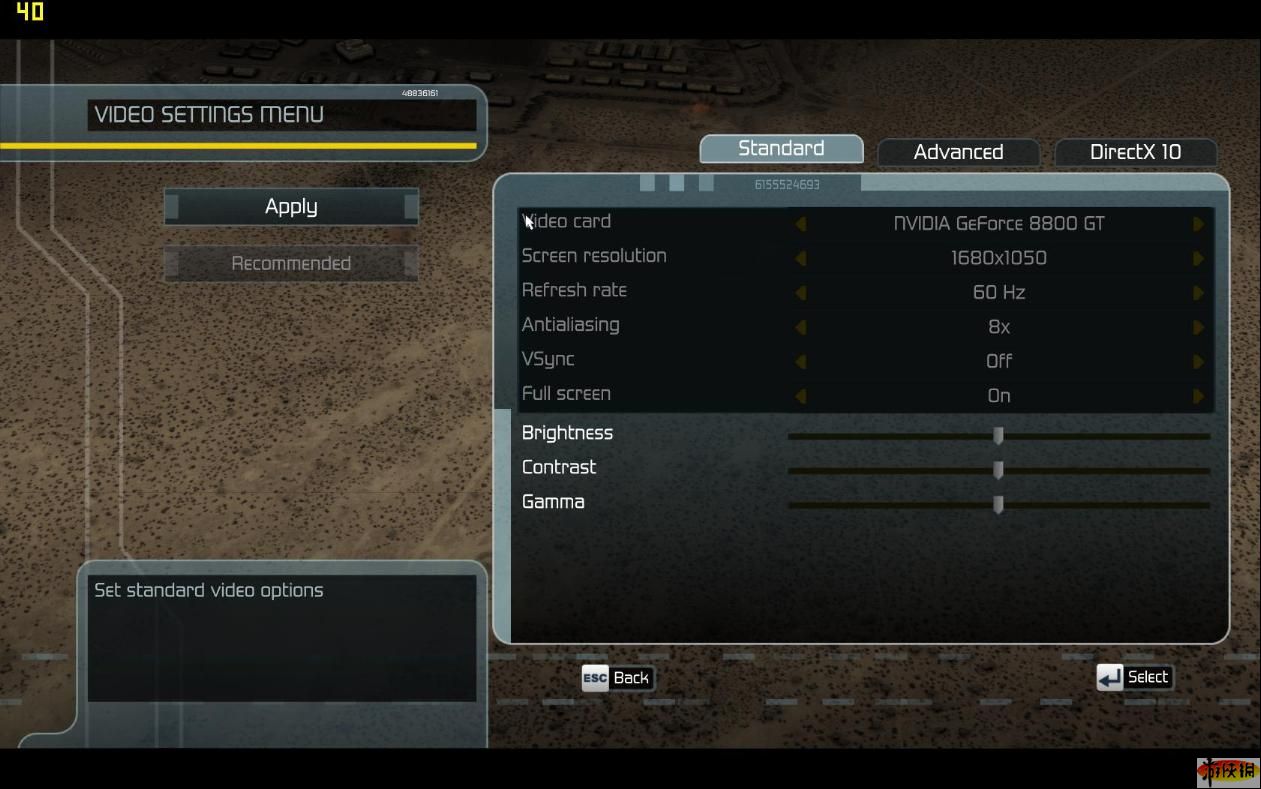Choose the Recommended settings button

291,264
